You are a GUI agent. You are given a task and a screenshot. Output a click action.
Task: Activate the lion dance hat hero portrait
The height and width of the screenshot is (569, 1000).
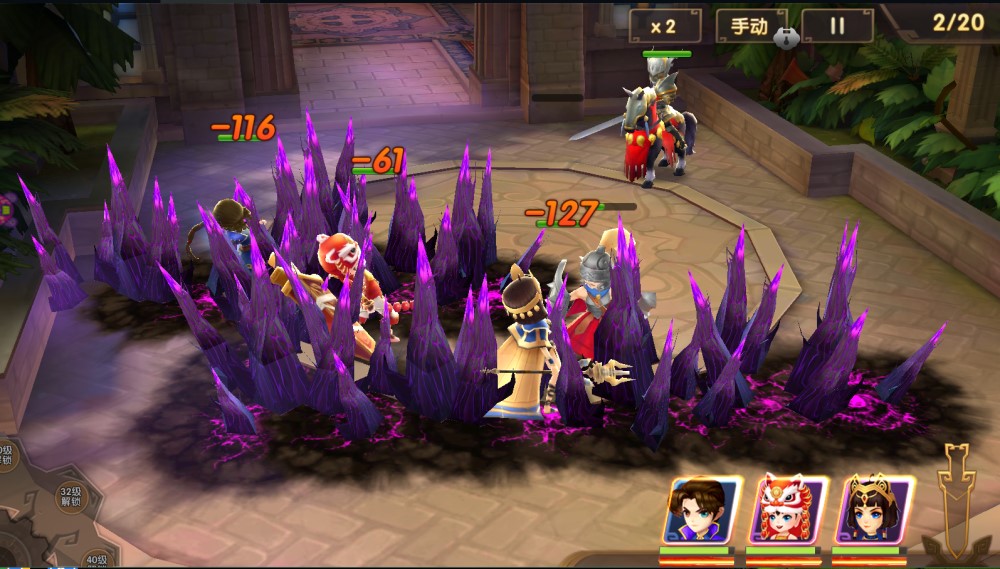tap(788, 510)
